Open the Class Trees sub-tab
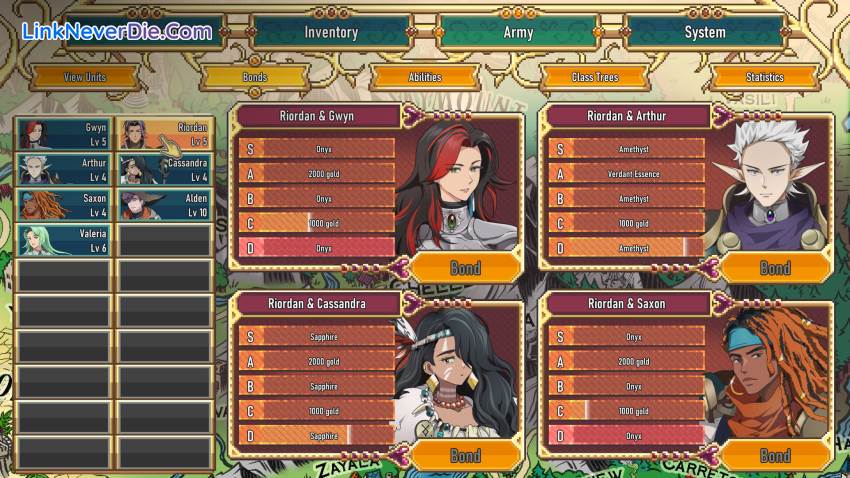 coord(594,77)
